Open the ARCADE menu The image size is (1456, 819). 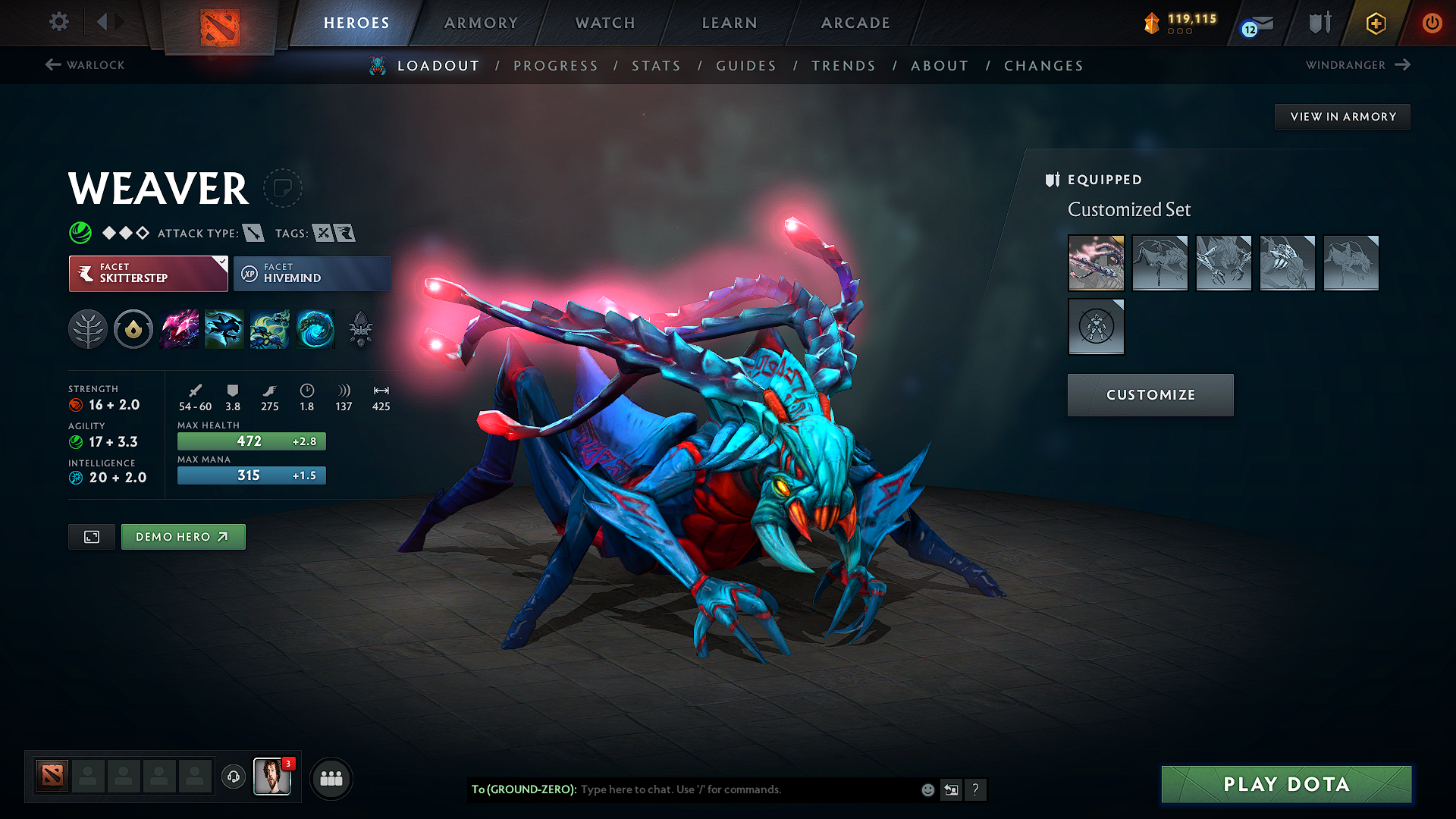coord(855,23)
